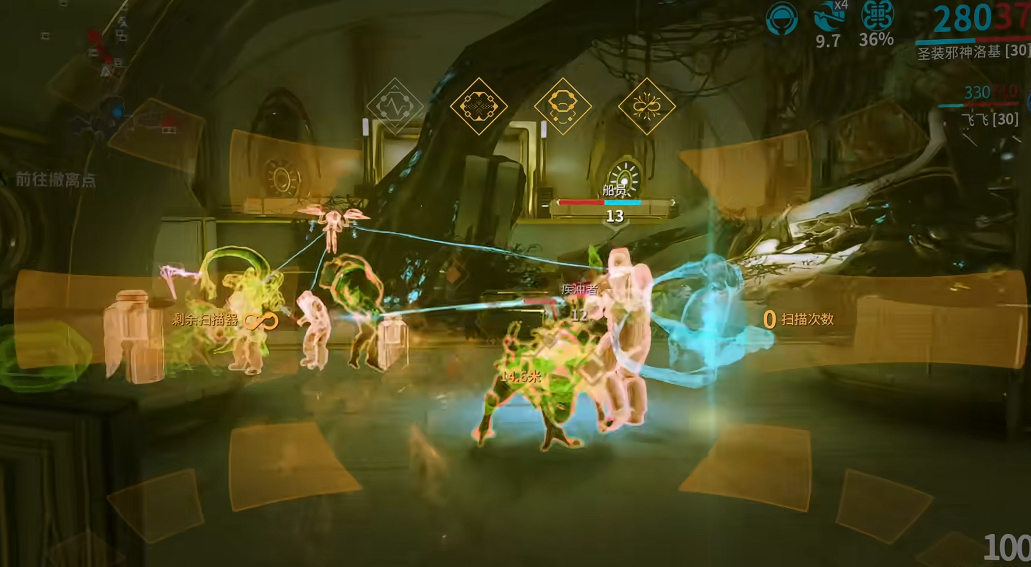
Task: Select the dimmed waveform diamond scanner icon
Action: (x=395, y=106)
